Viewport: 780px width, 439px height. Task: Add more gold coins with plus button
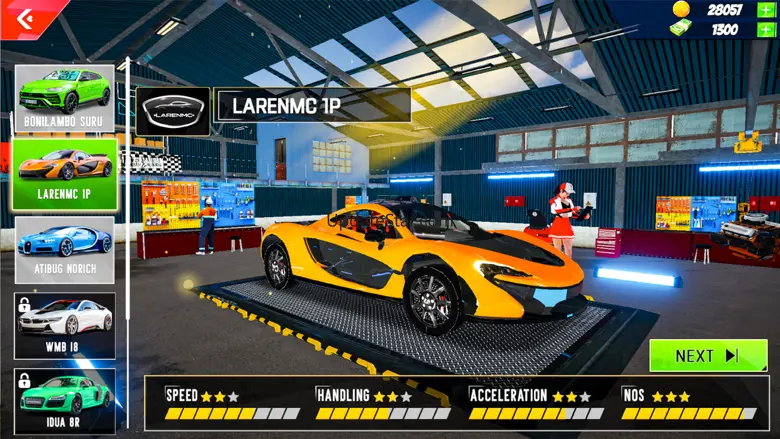(x=765, y=9)
